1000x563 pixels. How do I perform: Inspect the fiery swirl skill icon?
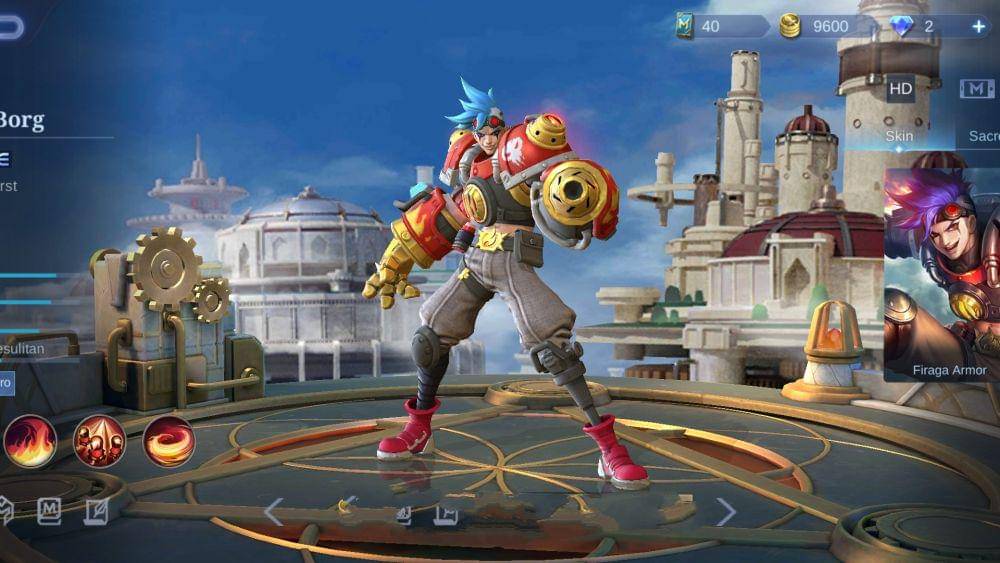168,441
